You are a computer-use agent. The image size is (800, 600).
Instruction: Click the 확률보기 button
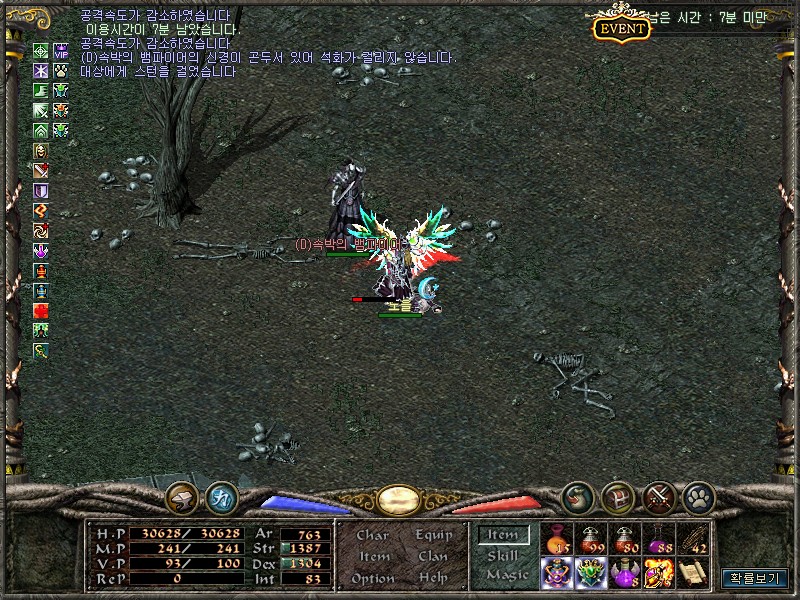(x=755, y=578)
